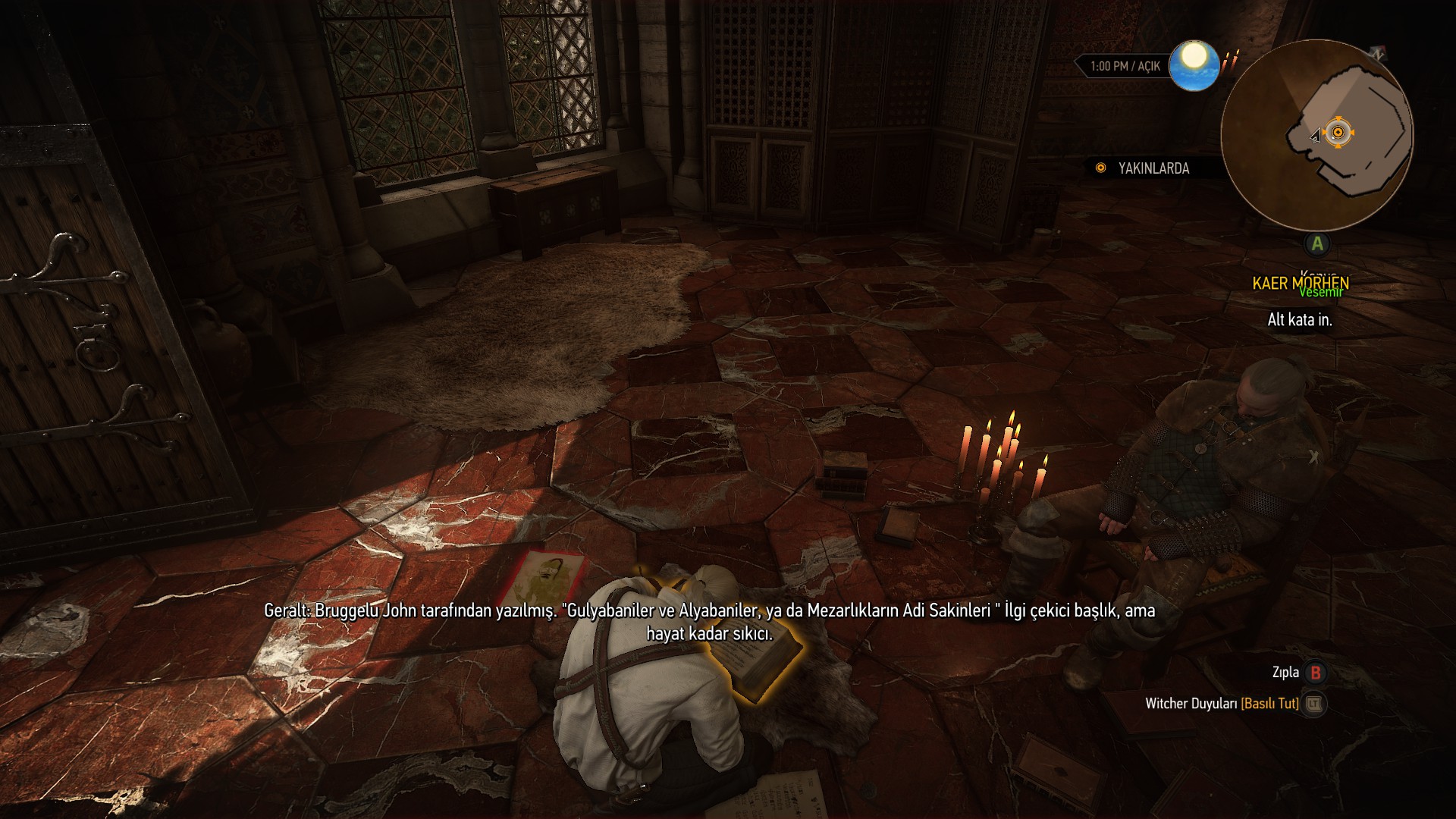Select the "Alt kata in." objective text
The height and width of the screenshot is (819, 1456).
point(1300,320)
